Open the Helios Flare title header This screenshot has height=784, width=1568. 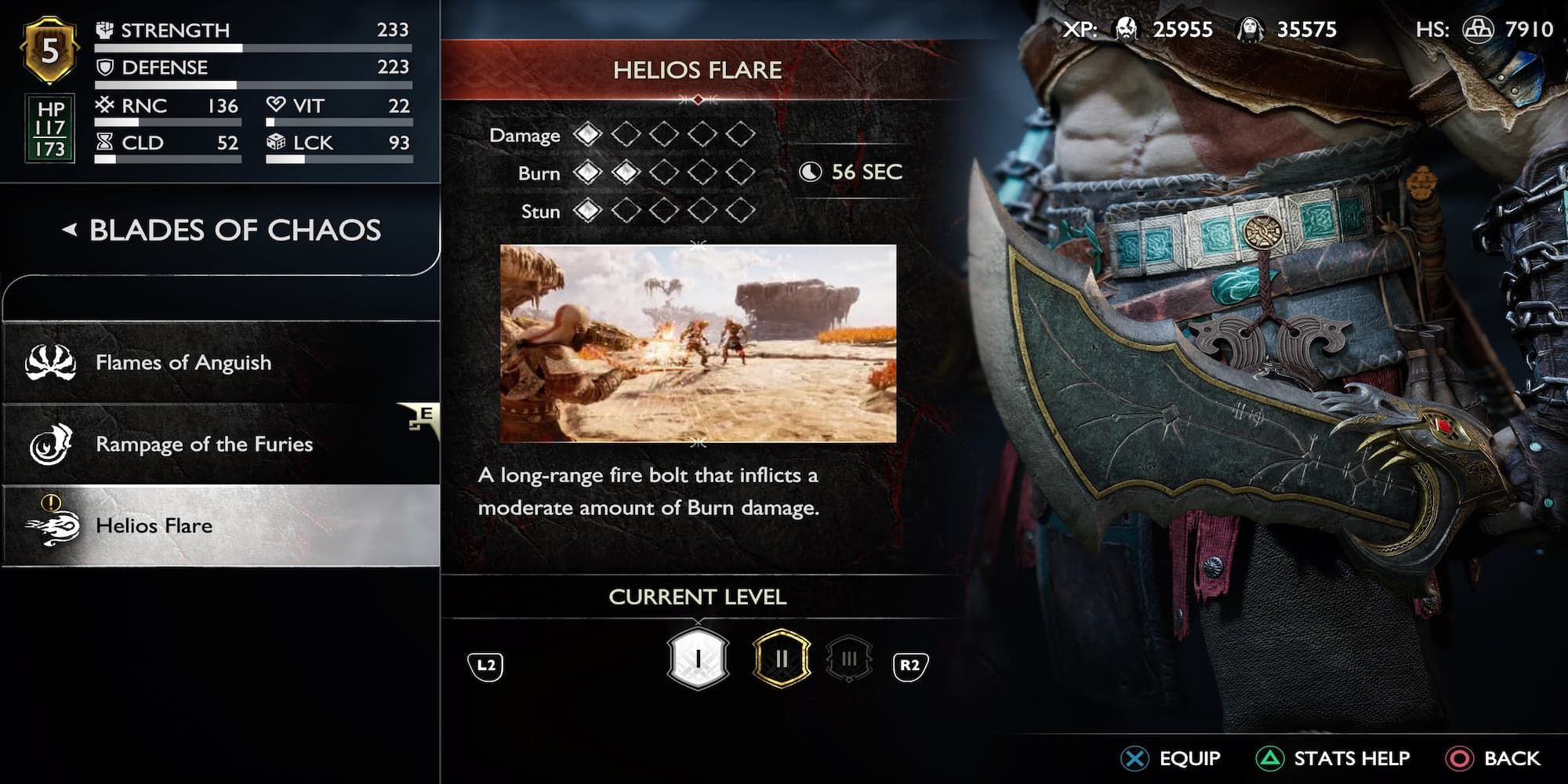pyautogui.click(x=698, y=69)
